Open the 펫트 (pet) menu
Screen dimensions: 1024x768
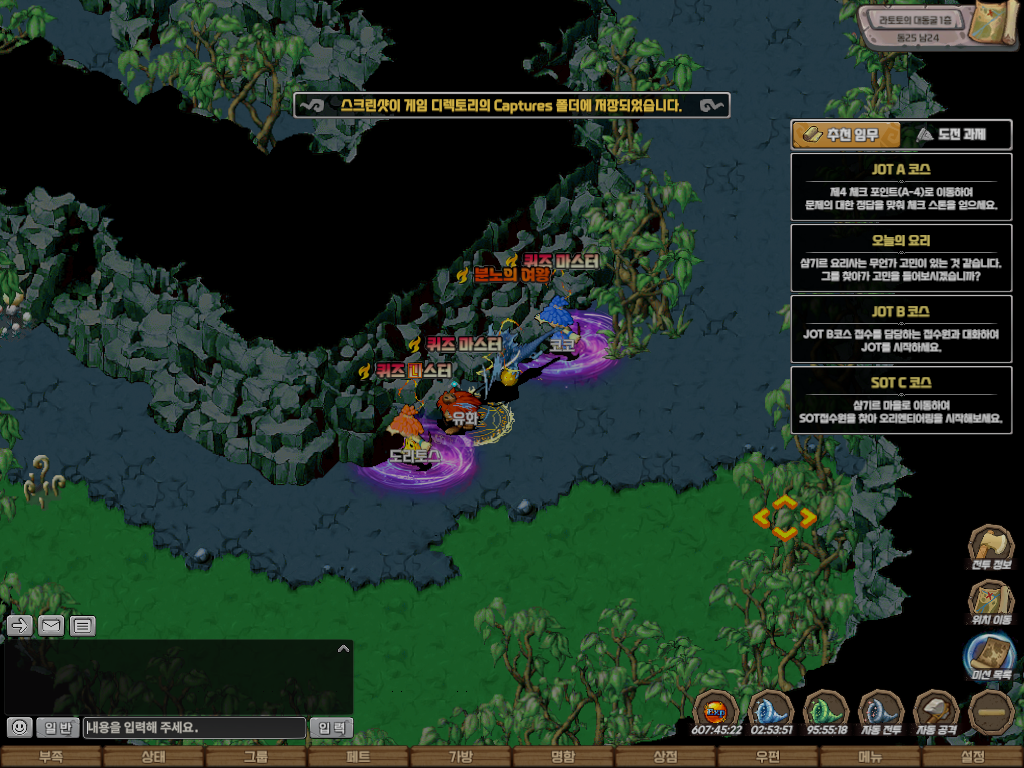tap(357, 757)
